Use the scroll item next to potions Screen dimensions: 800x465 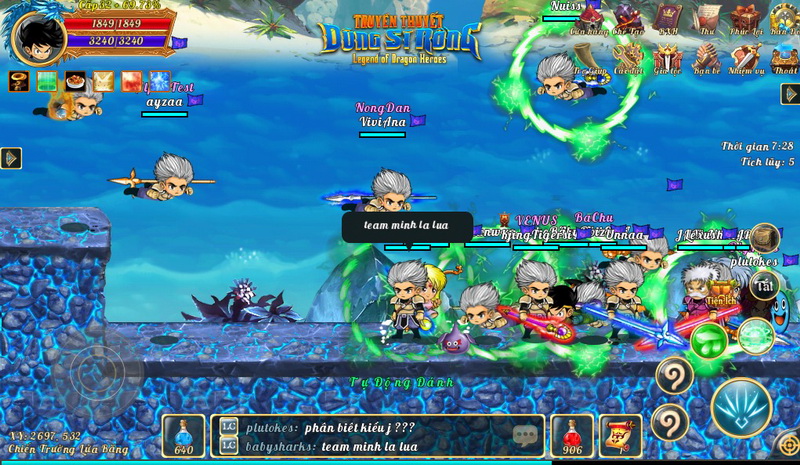[x=620, y=436]
